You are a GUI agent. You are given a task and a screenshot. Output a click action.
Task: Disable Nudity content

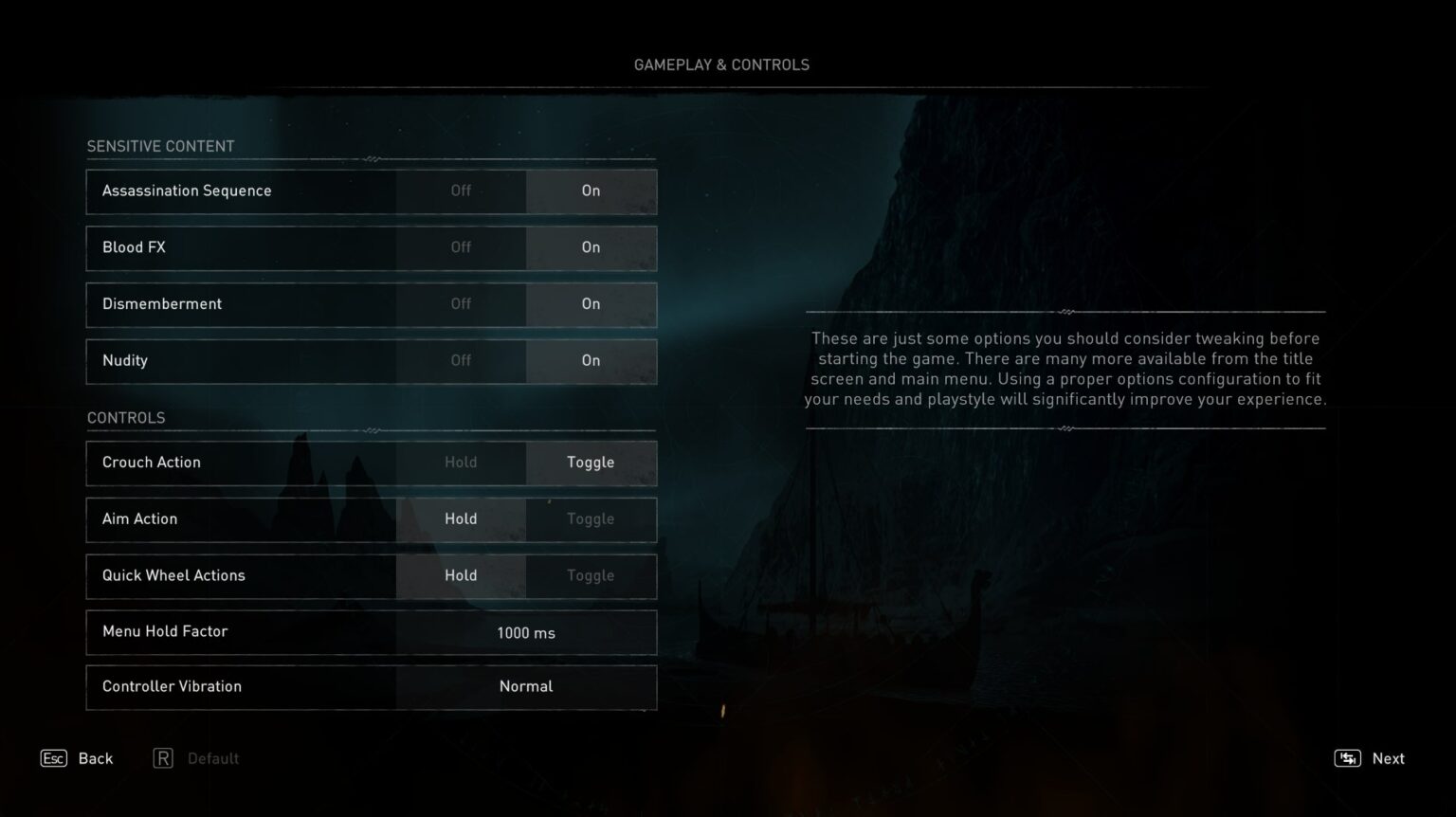(x=461, y=361)
